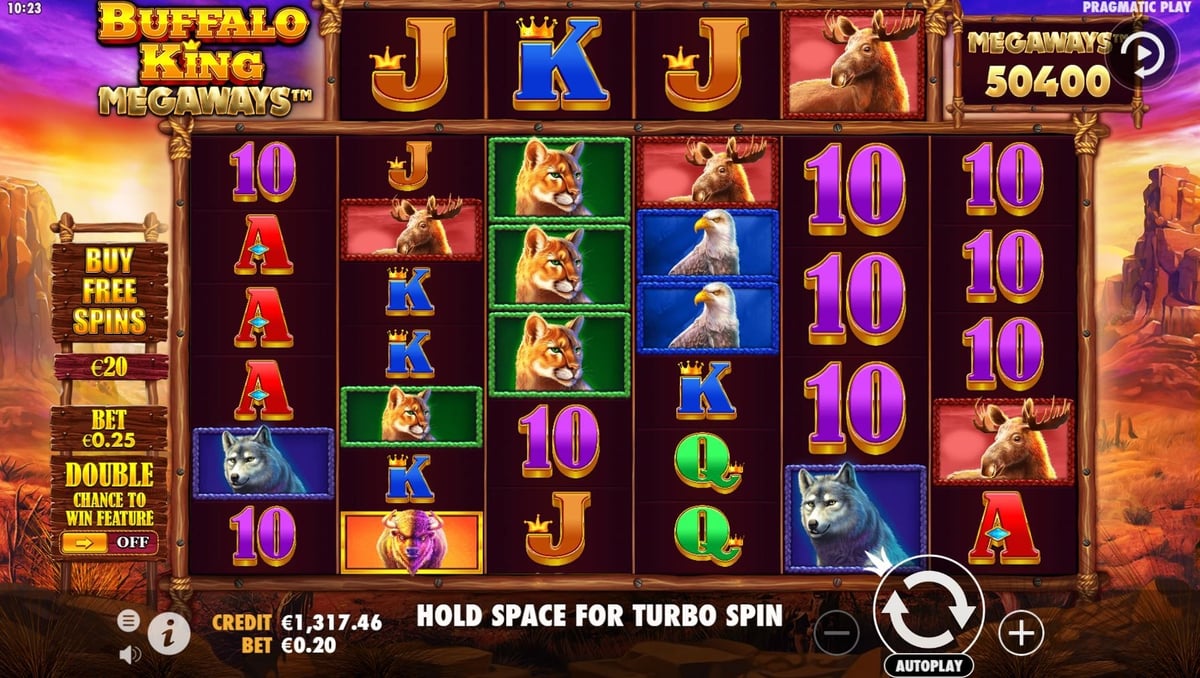Viewport: 1200px width, 678px height.
Task: Increase the bet with the plus button
Action: (1021, 632)
